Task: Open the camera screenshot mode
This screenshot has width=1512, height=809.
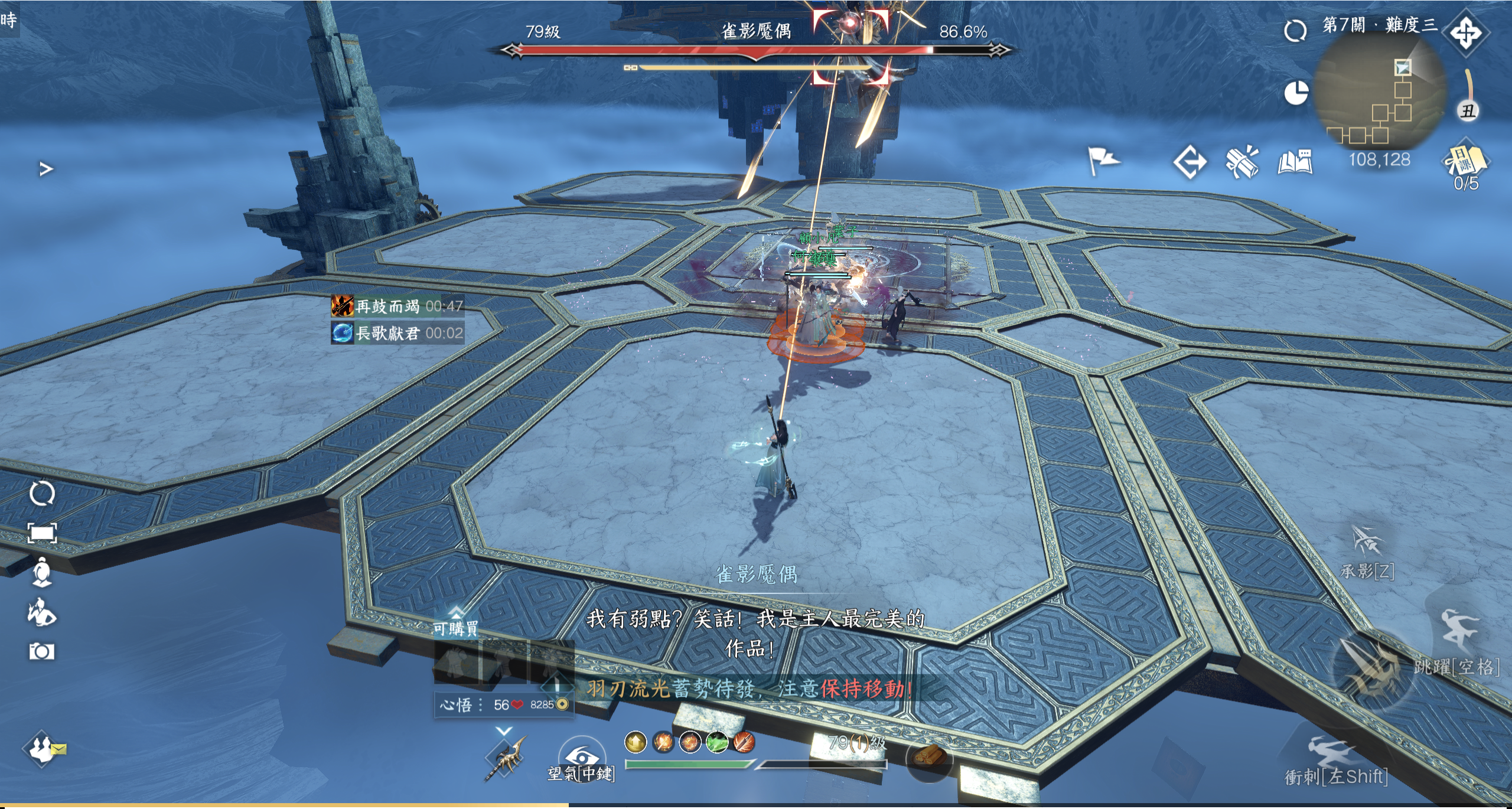Action: (x=42, y=651)
